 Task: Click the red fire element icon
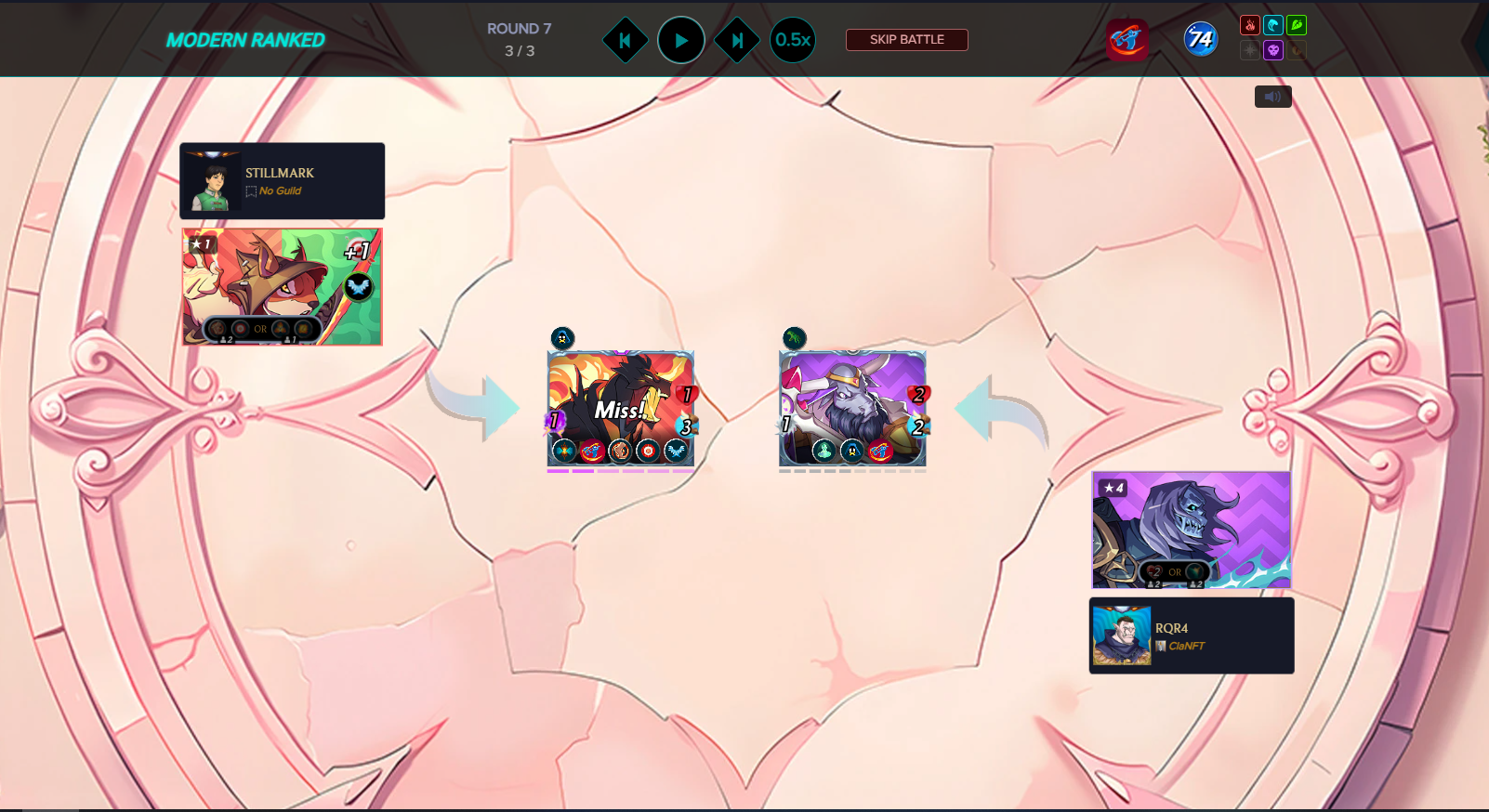pos(1250,25)
